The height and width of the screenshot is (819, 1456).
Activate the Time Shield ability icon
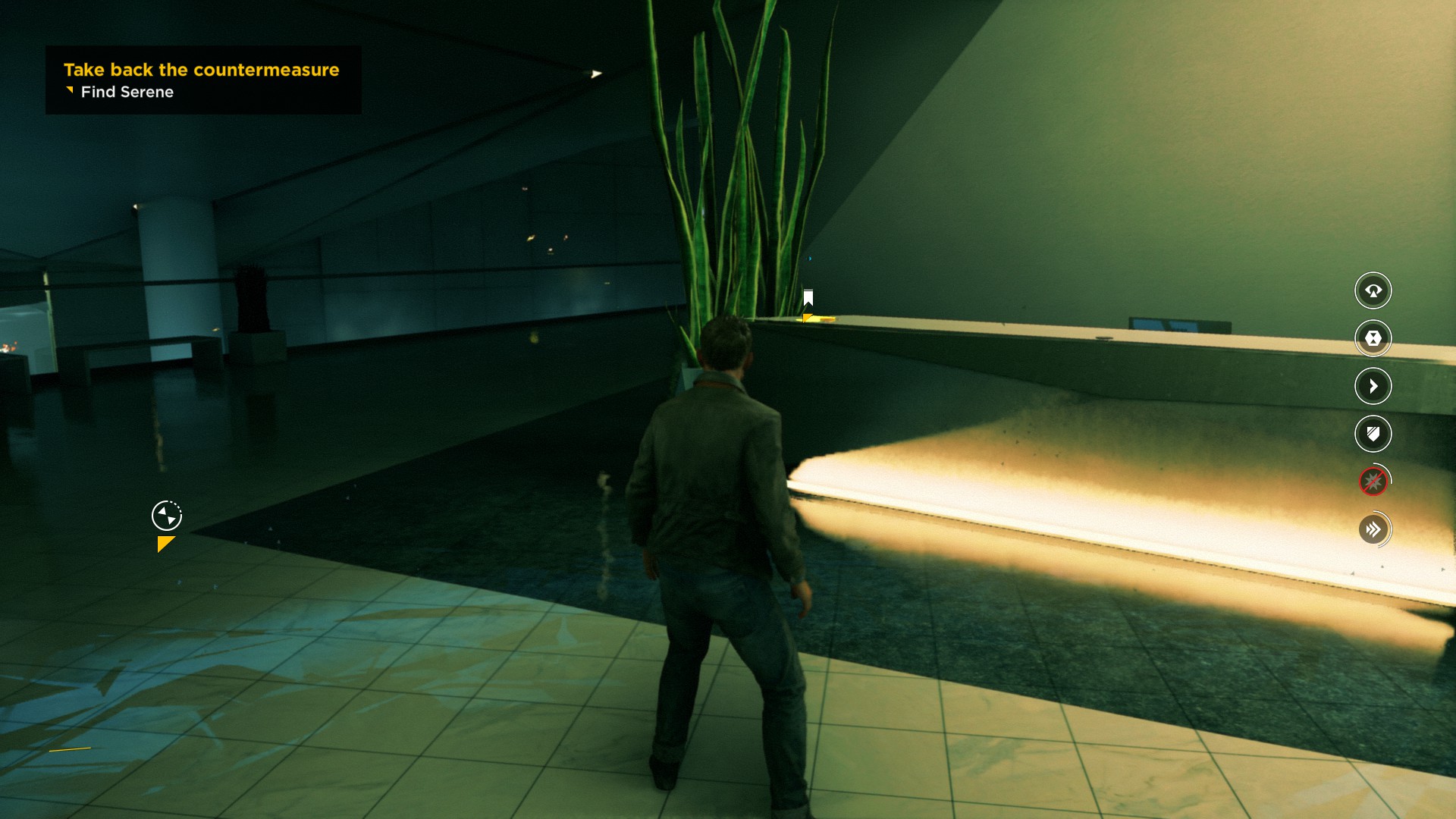pyautogui.click(x=1373, y=434)
